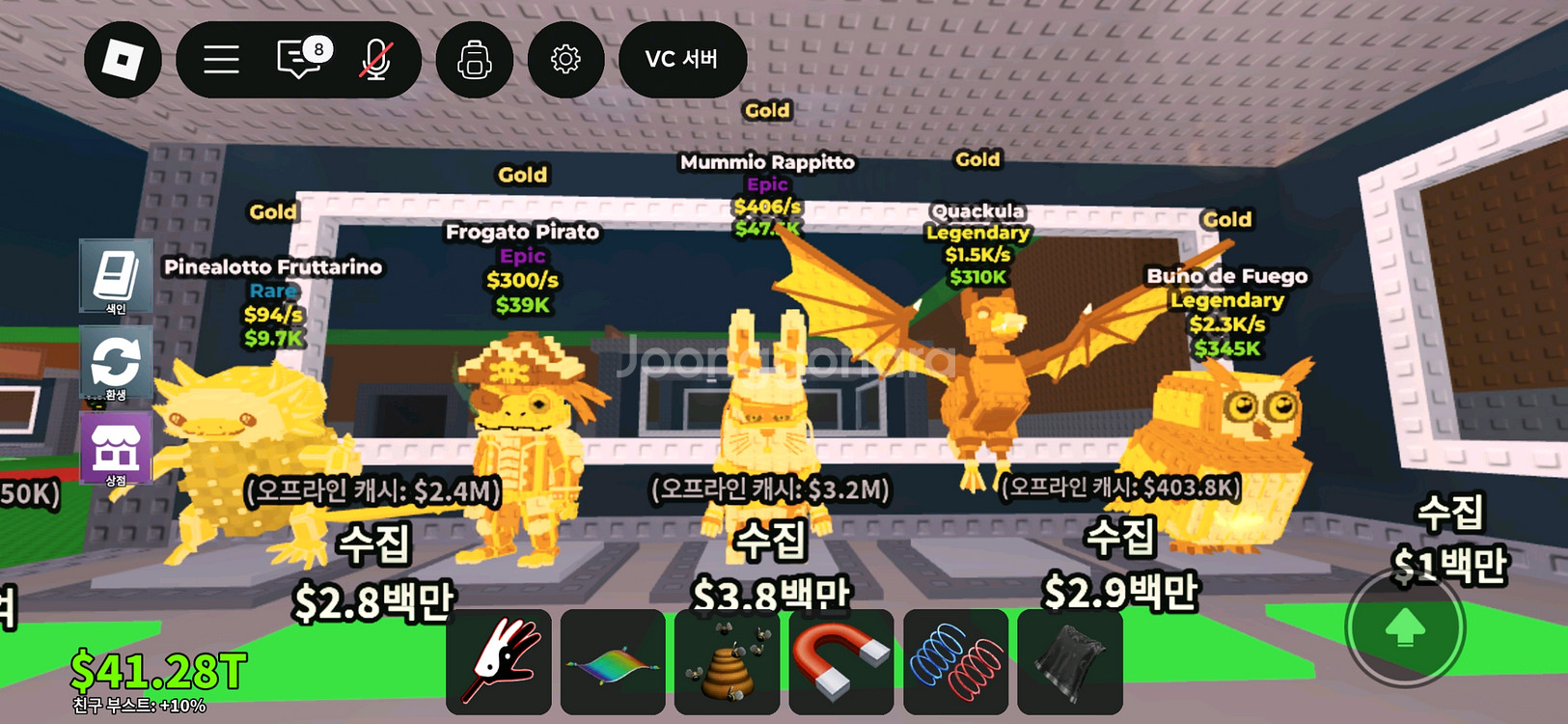Toggle the muted microphone

click(x=375, y=60)
